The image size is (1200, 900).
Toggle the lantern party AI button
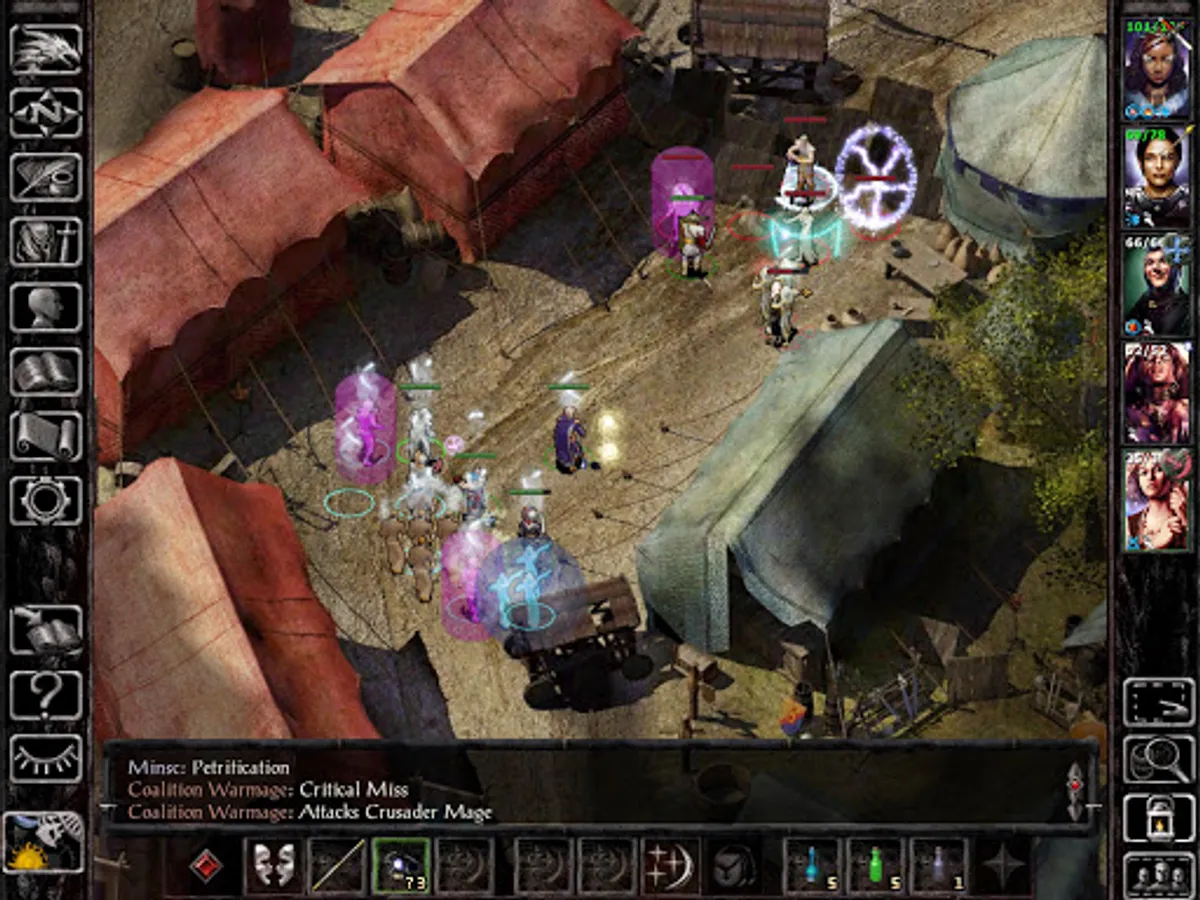[1159, 818]
